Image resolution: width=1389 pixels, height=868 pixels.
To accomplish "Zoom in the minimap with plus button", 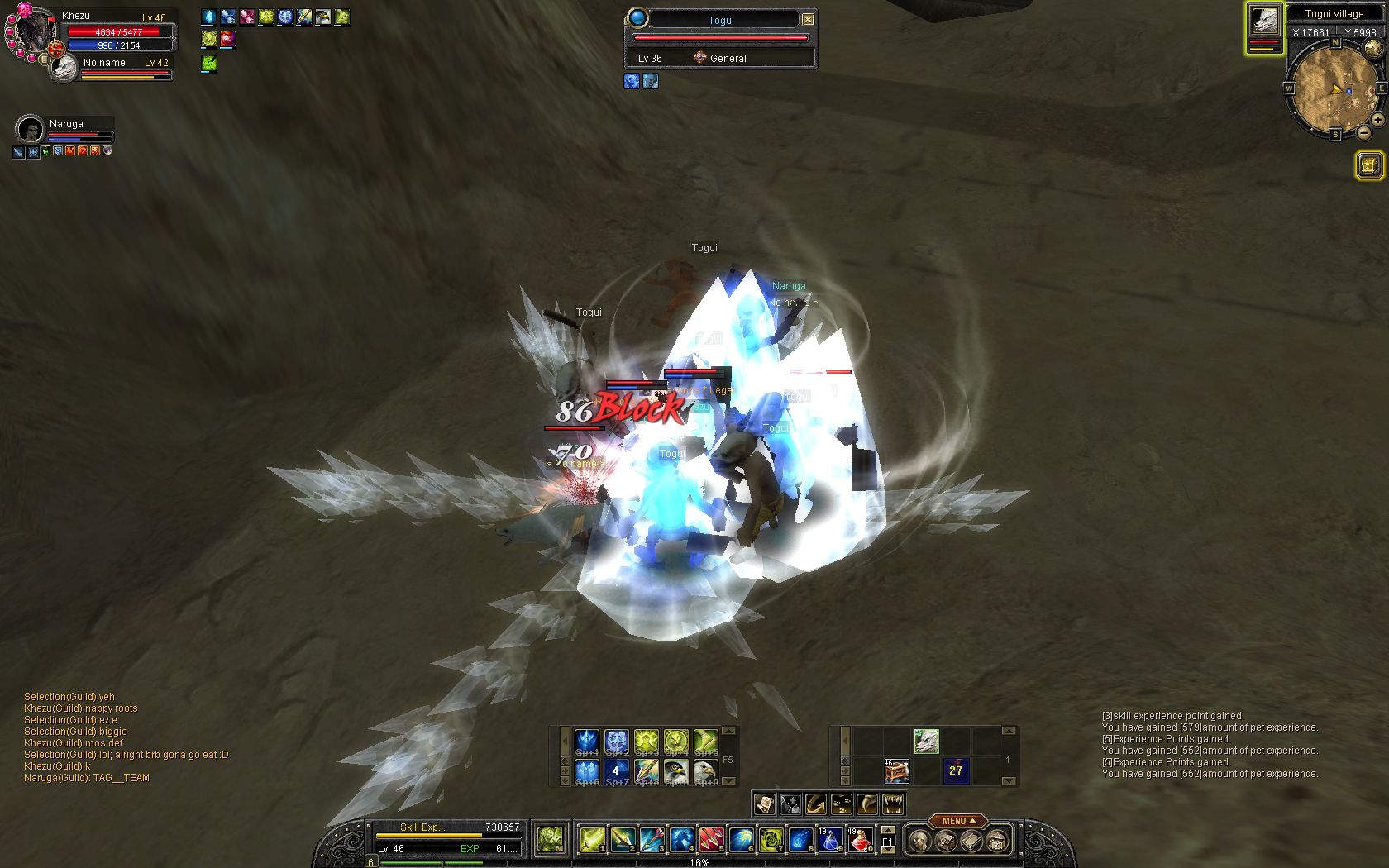I will 1377,120.
